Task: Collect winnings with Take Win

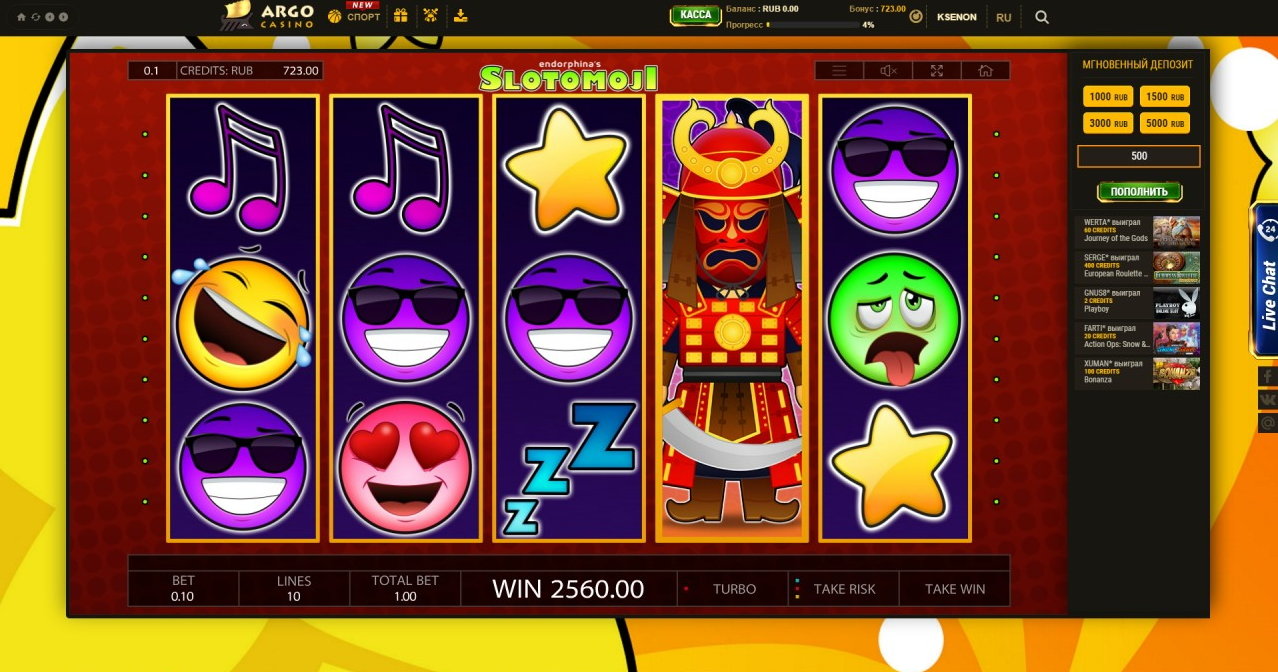Action: tap(954, 589)
